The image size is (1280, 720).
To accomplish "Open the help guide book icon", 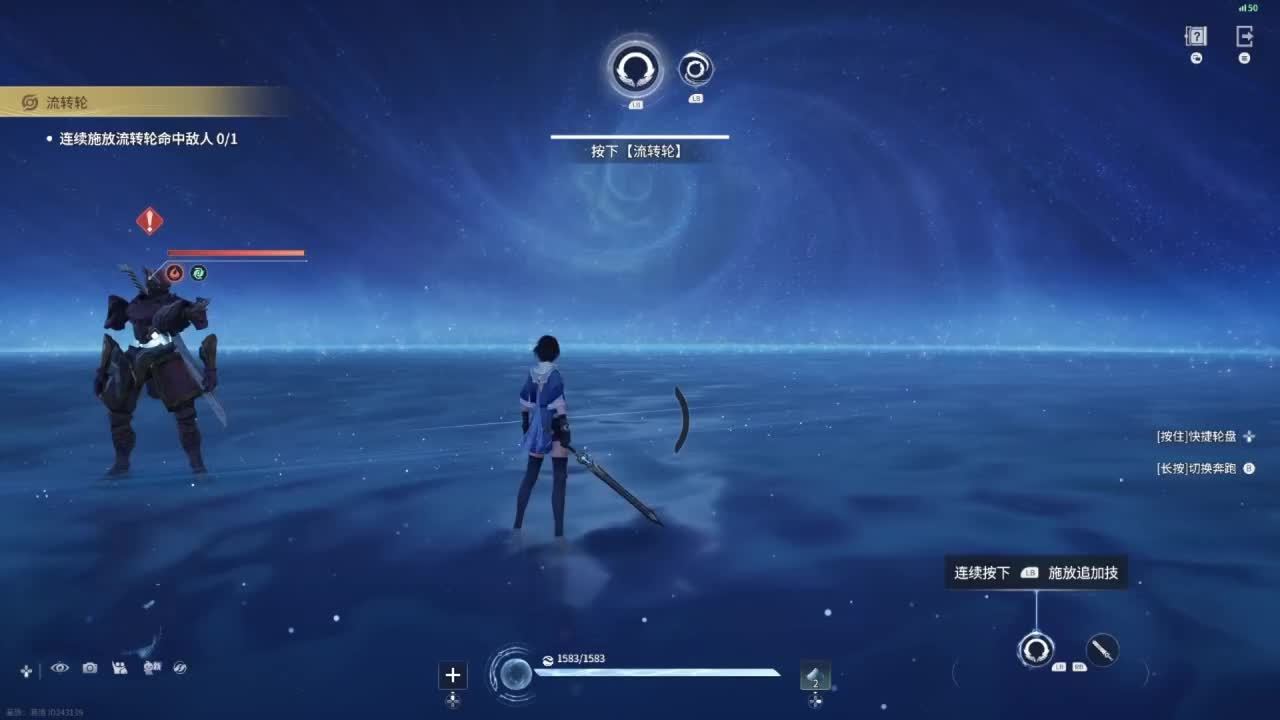I will coord(1196,37).
